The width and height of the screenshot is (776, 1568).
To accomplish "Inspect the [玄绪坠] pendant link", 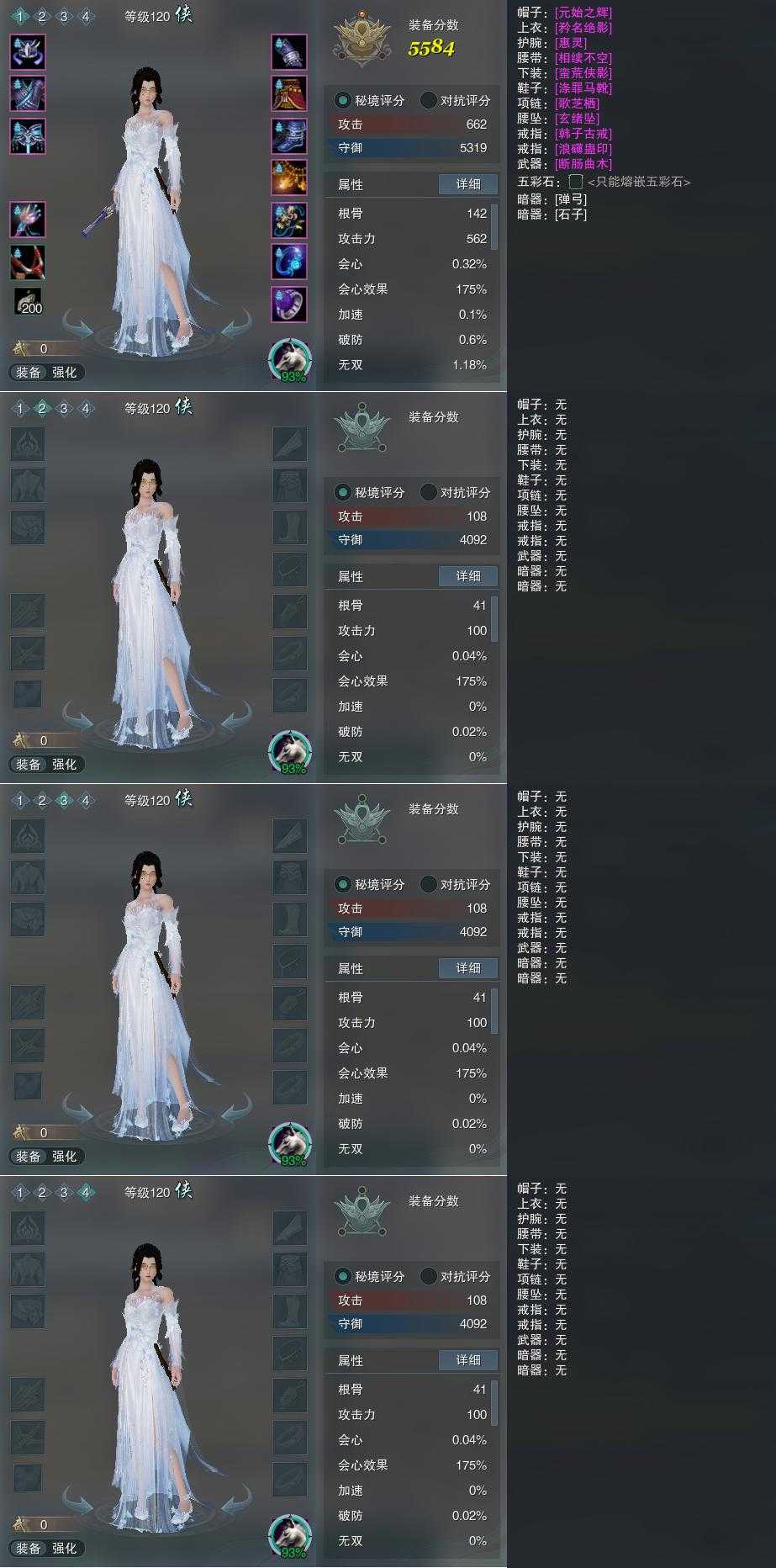I will (x=577, y=119).
